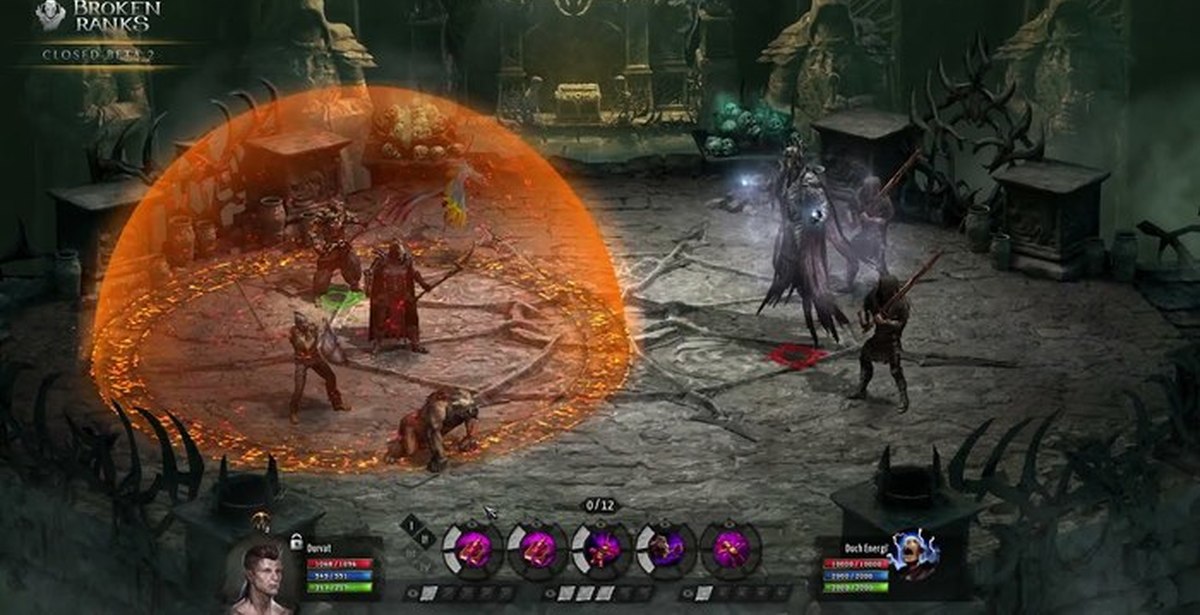Click Durvat's character portrait
1200x615 pixels.
[262, 577]
